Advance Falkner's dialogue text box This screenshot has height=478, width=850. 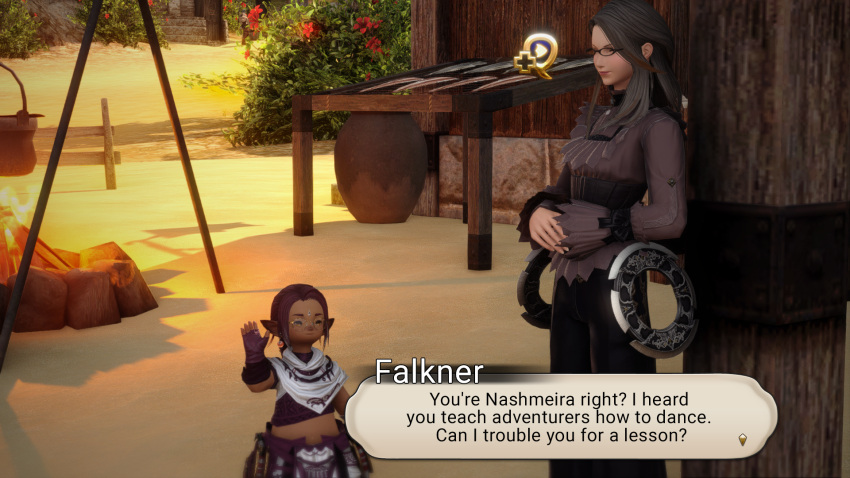click(x=560, y=416)
